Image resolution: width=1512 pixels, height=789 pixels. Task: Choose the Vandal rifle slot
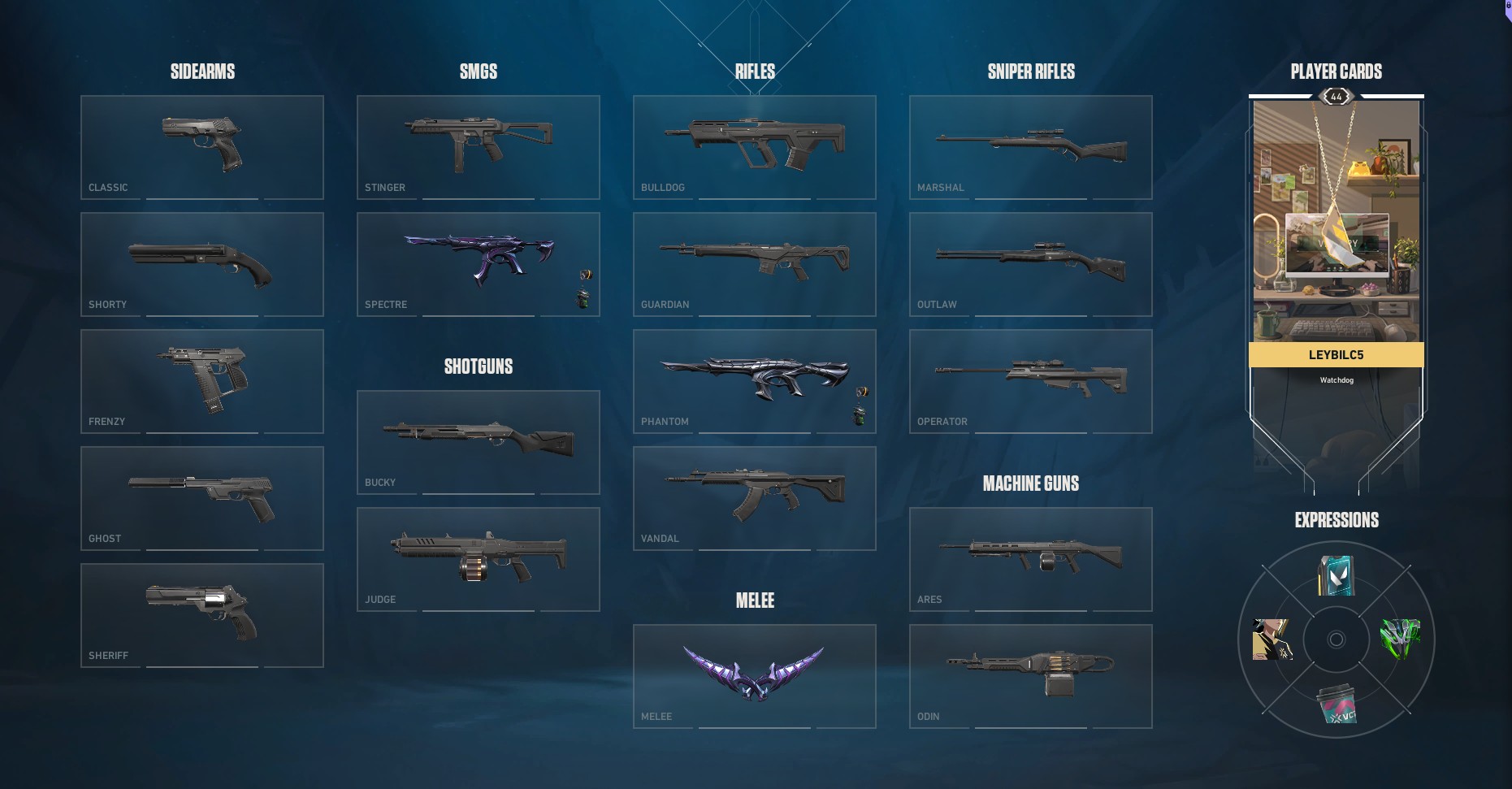[x=754, y=498]
